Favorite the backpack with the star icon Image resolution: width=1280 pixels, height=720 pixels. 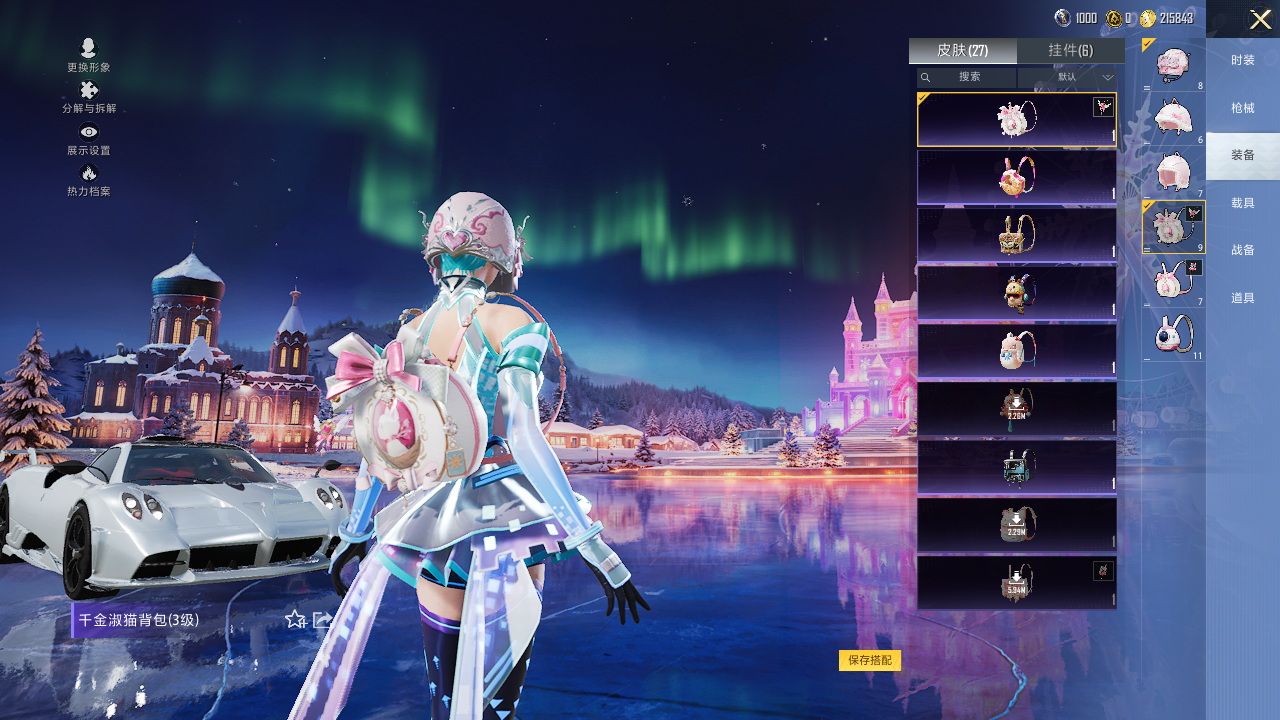(295, 620)
